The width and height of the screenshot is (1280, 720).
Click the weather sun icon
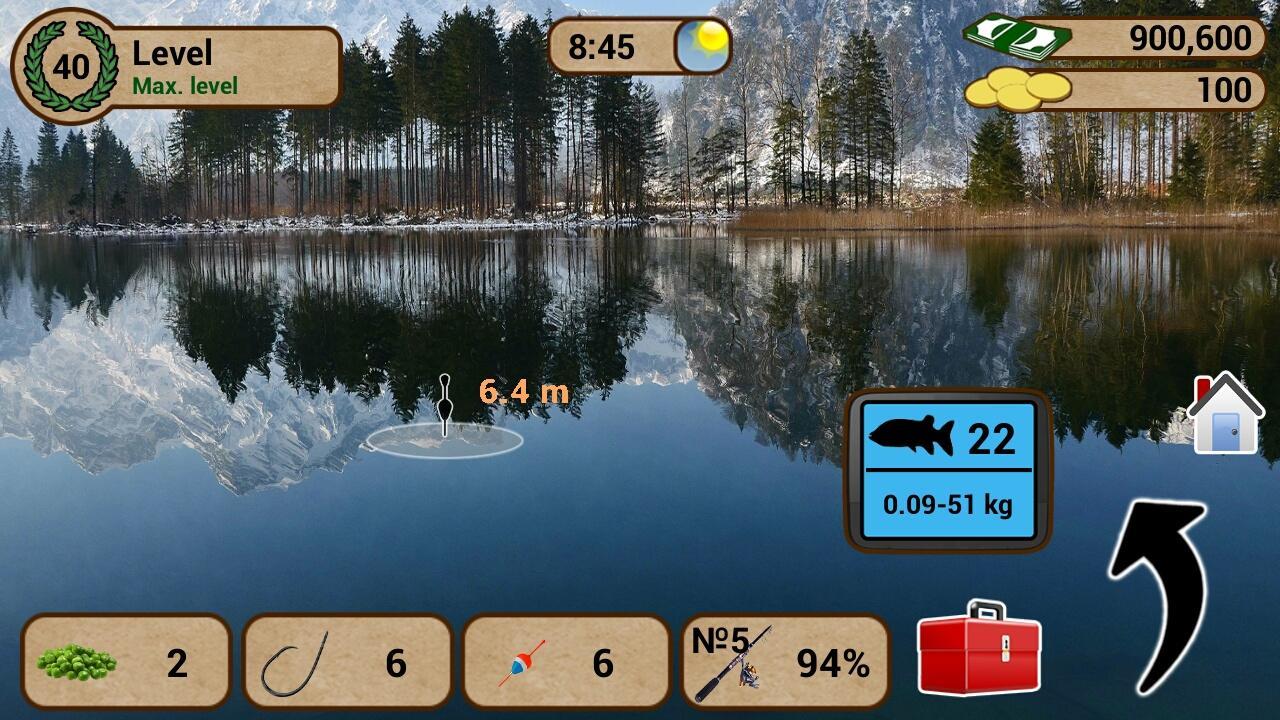[703, 42]
